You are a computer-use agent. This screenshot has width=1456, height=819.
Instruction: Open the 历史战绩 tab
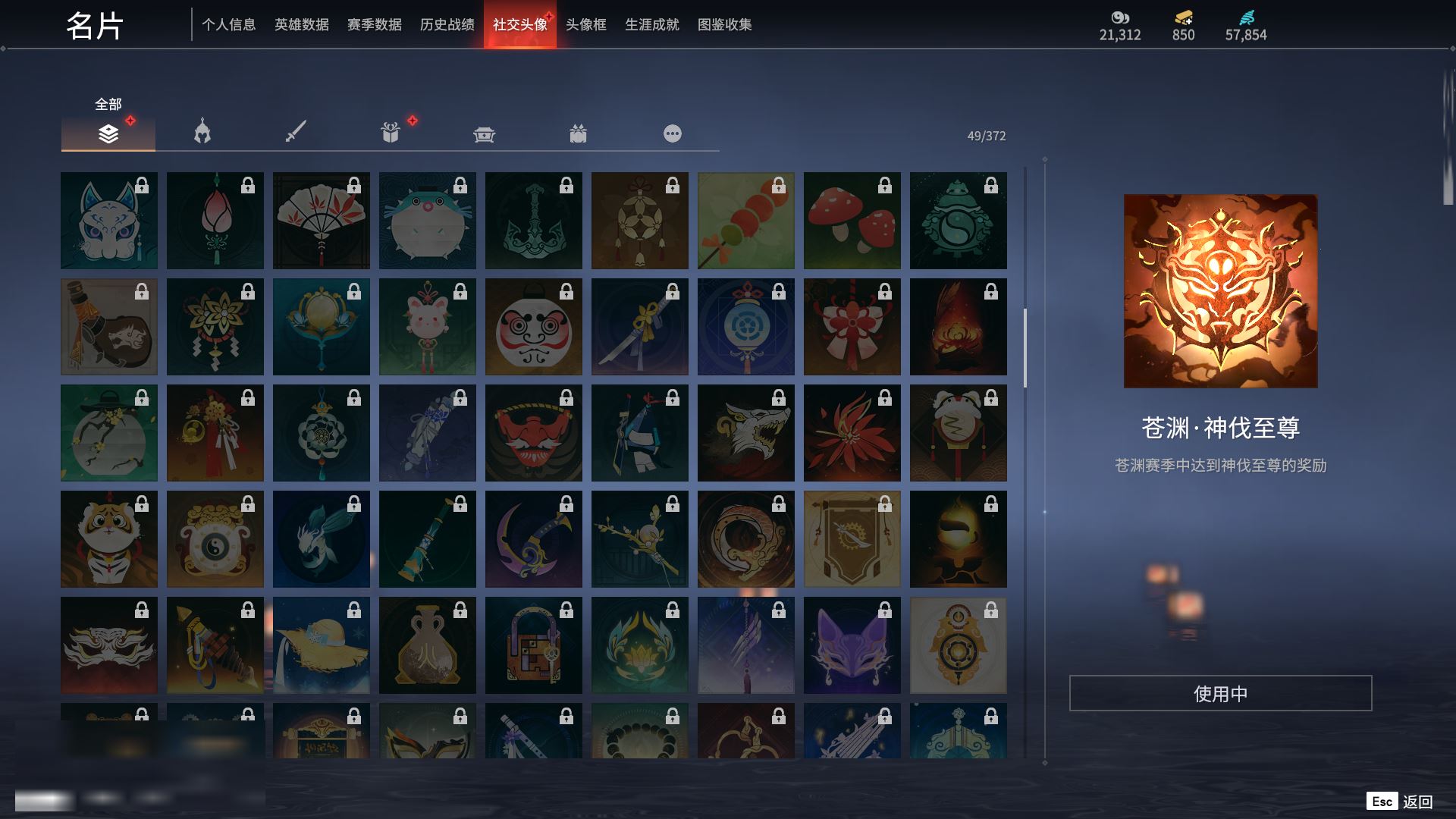tap(447, 25)
